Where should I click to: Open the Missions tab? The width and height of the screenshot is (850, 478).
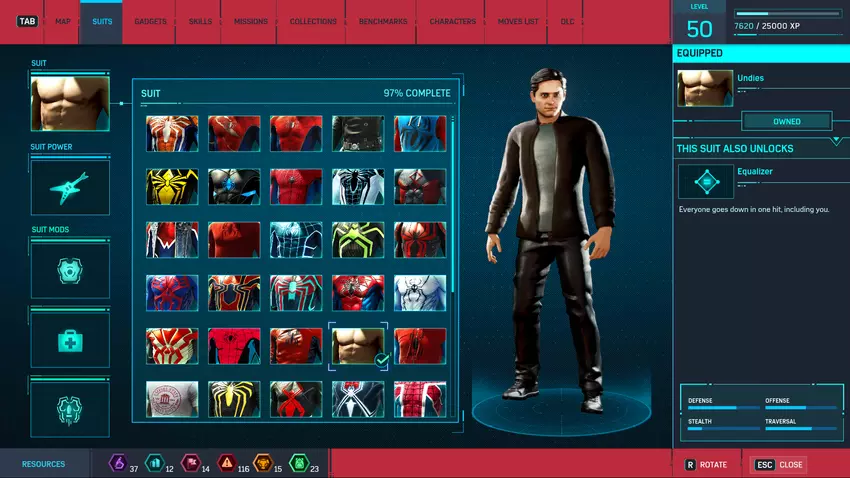click(x=250, y=21)
